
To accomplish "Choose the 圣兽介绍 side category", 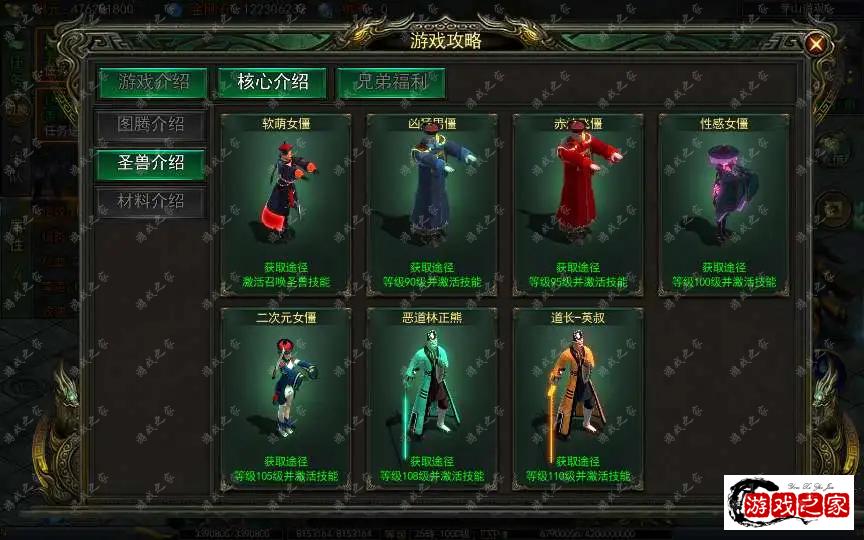I will [x=150, y=163].
